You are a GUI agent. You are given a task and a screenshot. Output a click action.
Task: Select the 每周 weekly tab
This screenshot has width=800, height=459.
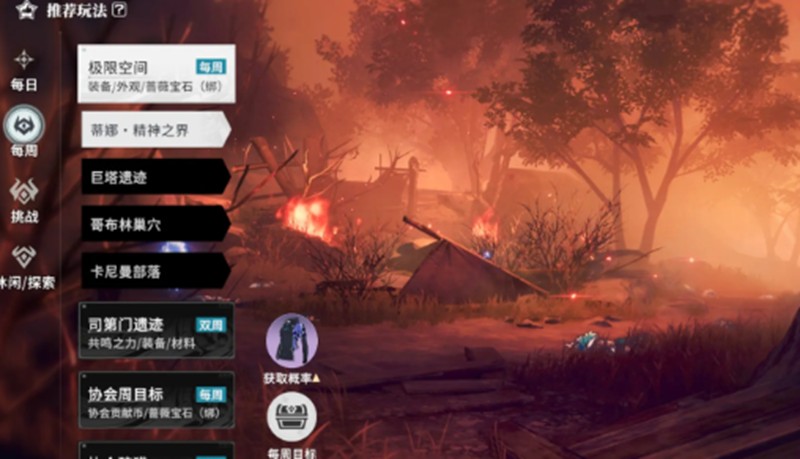pyautogui.click(x=24, y=131)
